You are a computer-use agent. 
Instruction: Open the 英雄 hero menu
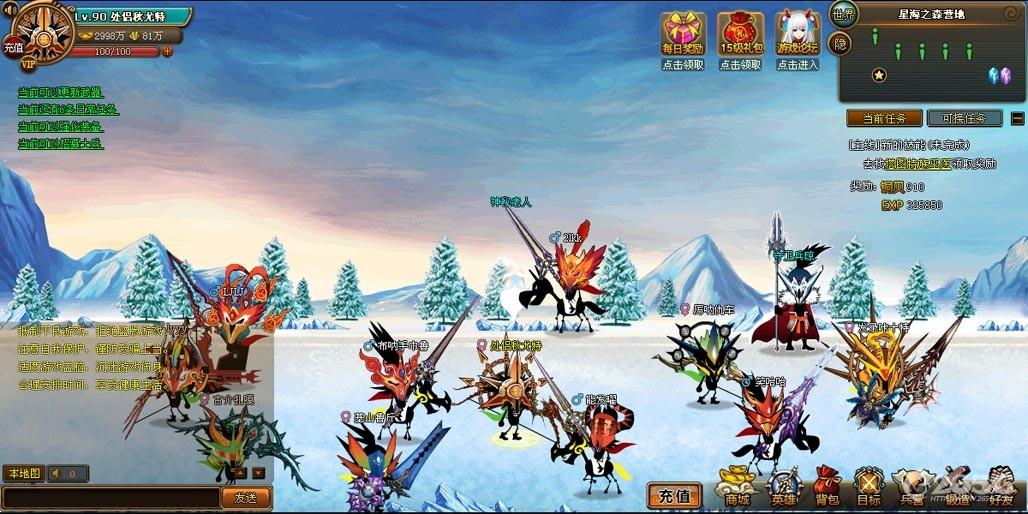point(783,487)
